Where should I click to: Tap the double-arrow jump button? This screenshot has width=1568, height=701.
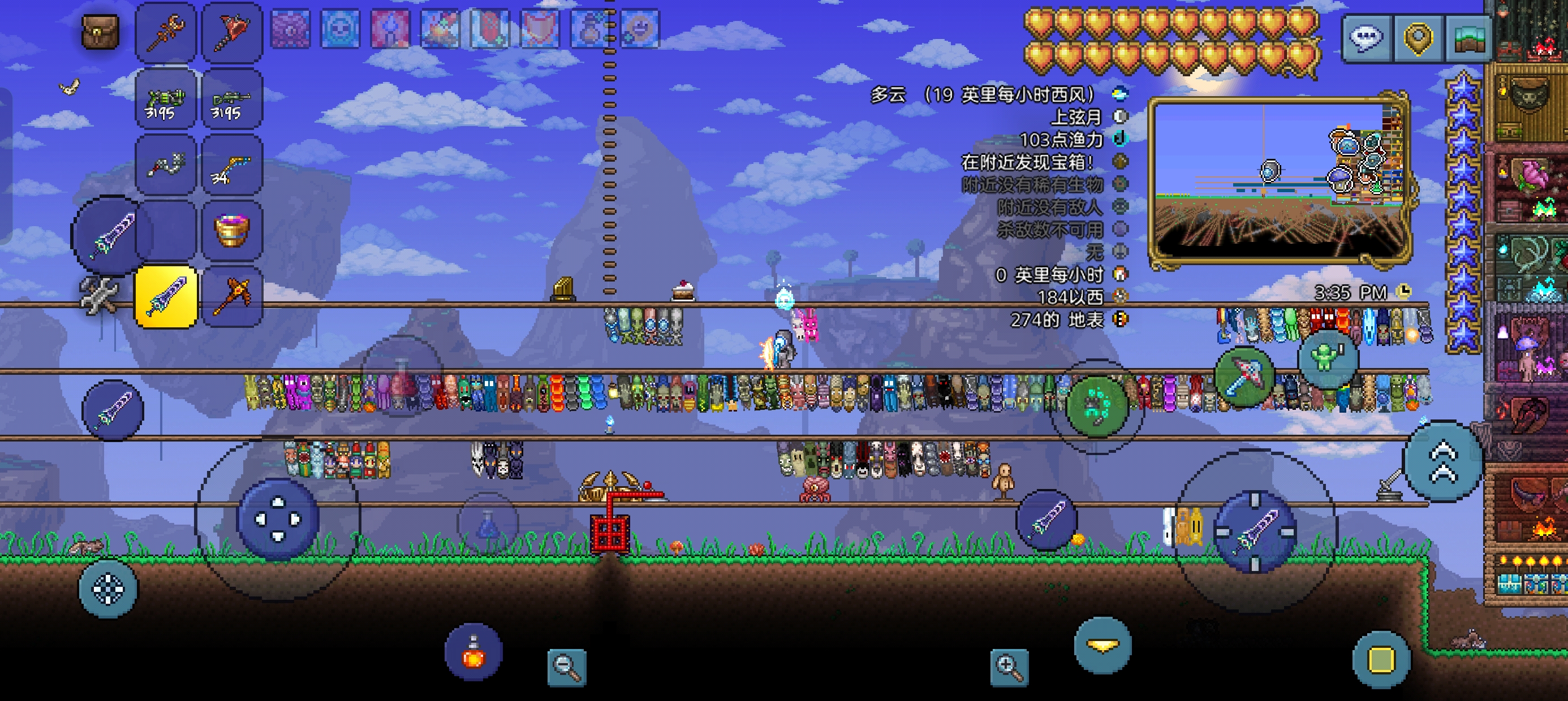(1442, 461)
